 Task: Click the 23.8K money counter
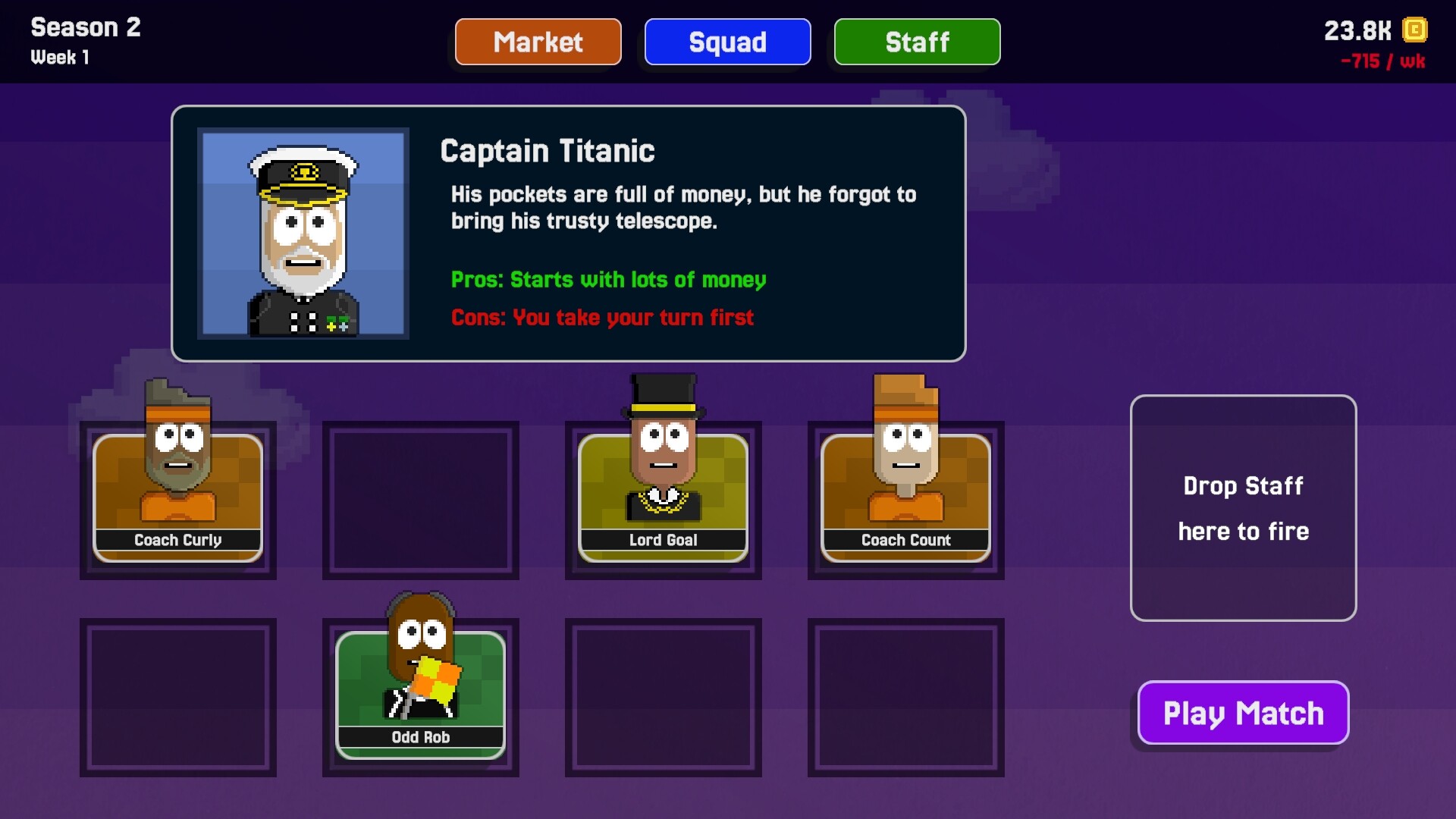coord(1357,30)
